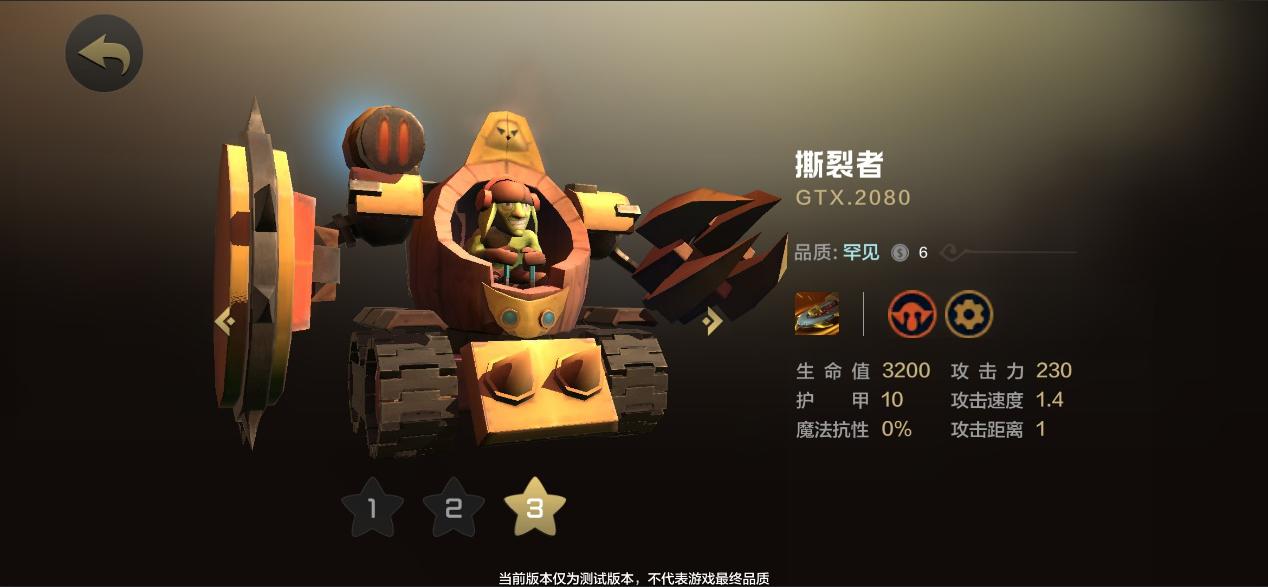
Task: Select the 2-star level
Action: (x=453, y=508)
